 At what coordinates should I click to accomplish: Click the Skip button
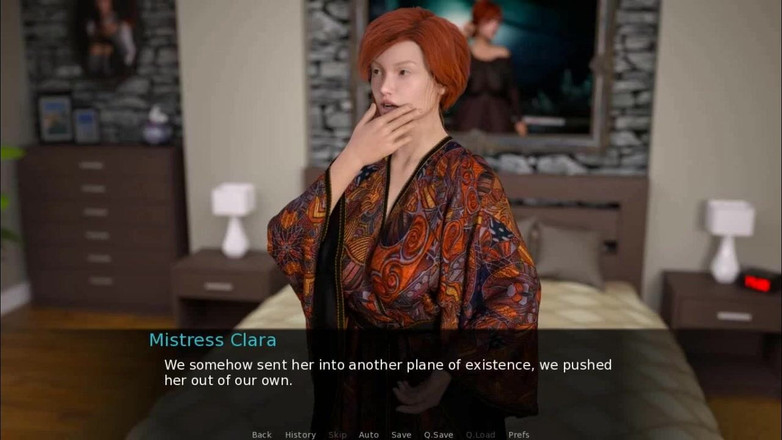tap(338, 435)
